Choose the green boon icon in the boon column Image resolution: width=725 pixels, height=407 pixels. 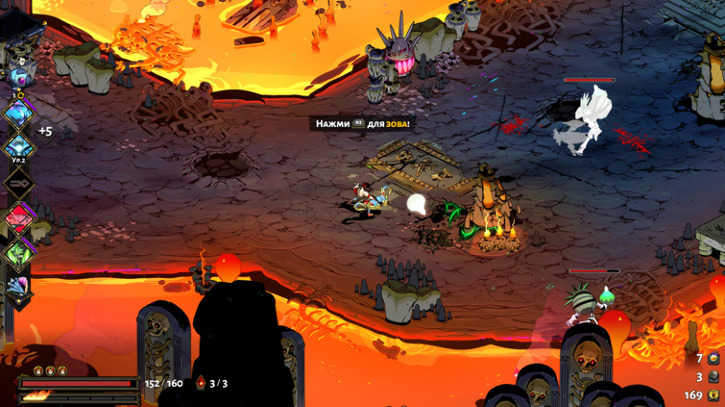point(19,251)
